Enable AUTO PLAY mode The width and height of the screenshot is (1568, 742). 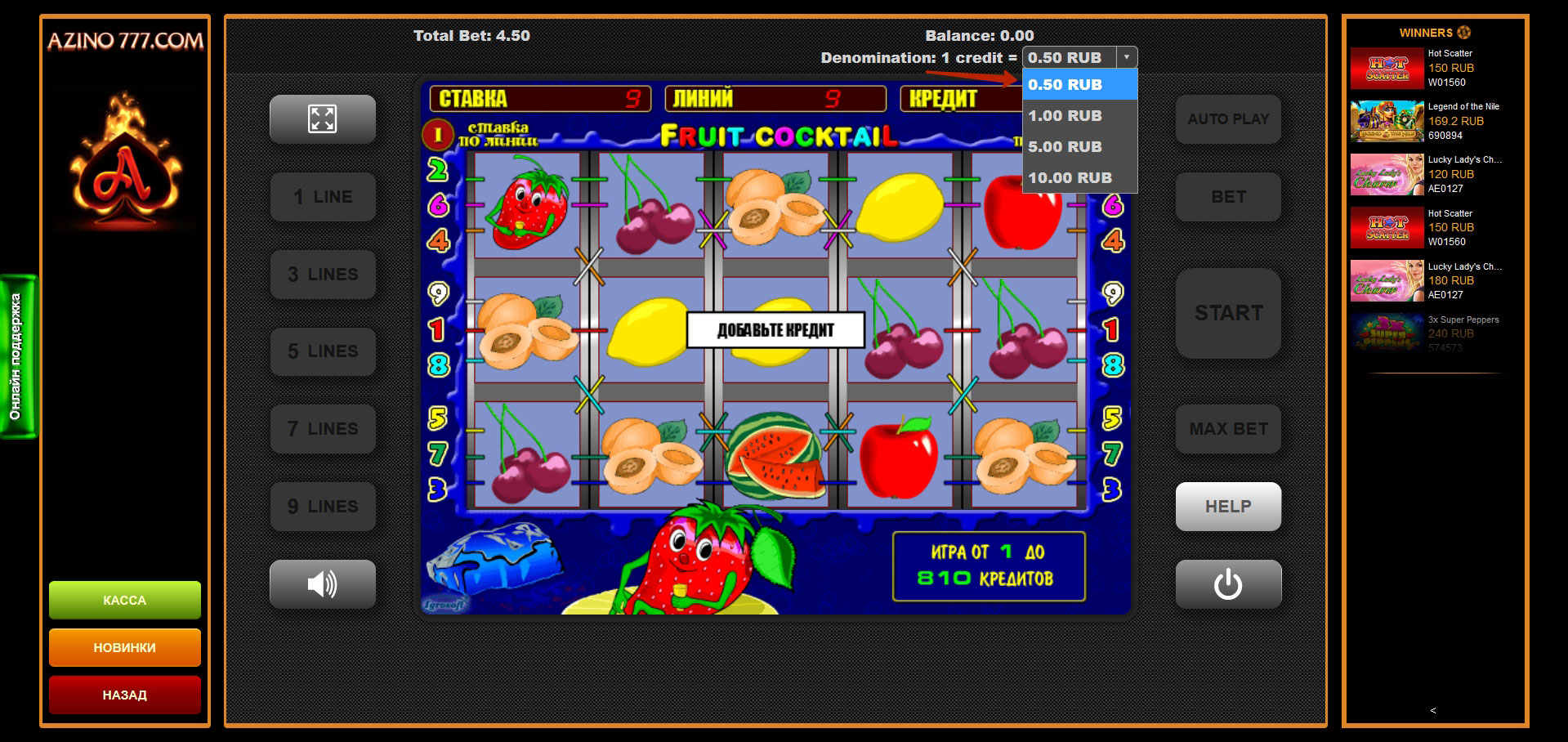(x=1227, y=118)
